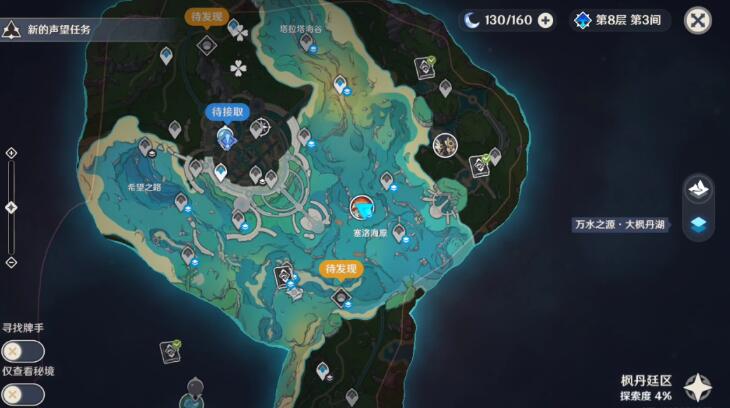This screenshot has width=730, height=408.
Task: Add resin with the plus button
Action: pyautogui.click(x=545, y=20)
